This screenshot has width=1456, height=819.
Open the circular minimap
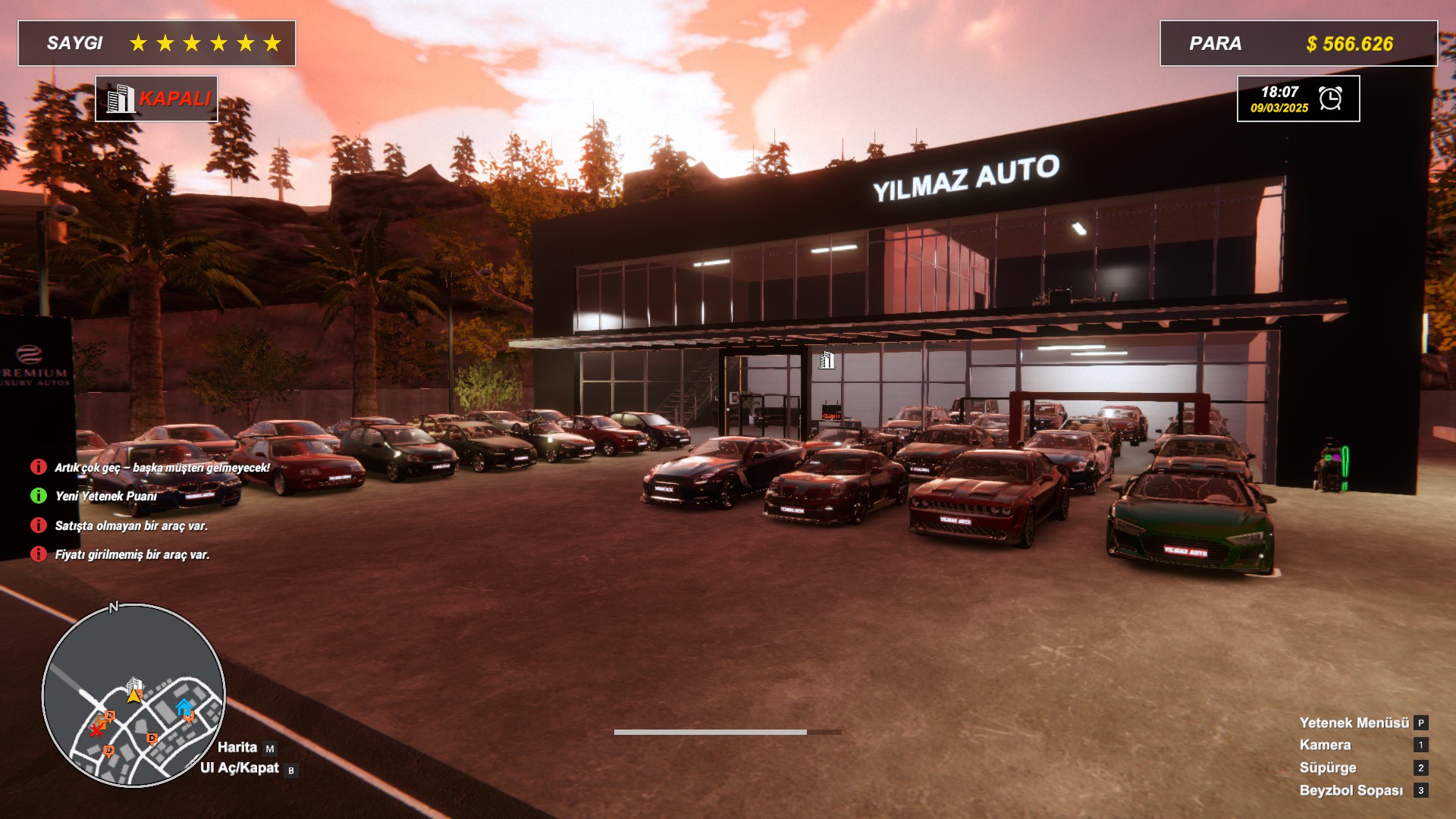(133, 695)
